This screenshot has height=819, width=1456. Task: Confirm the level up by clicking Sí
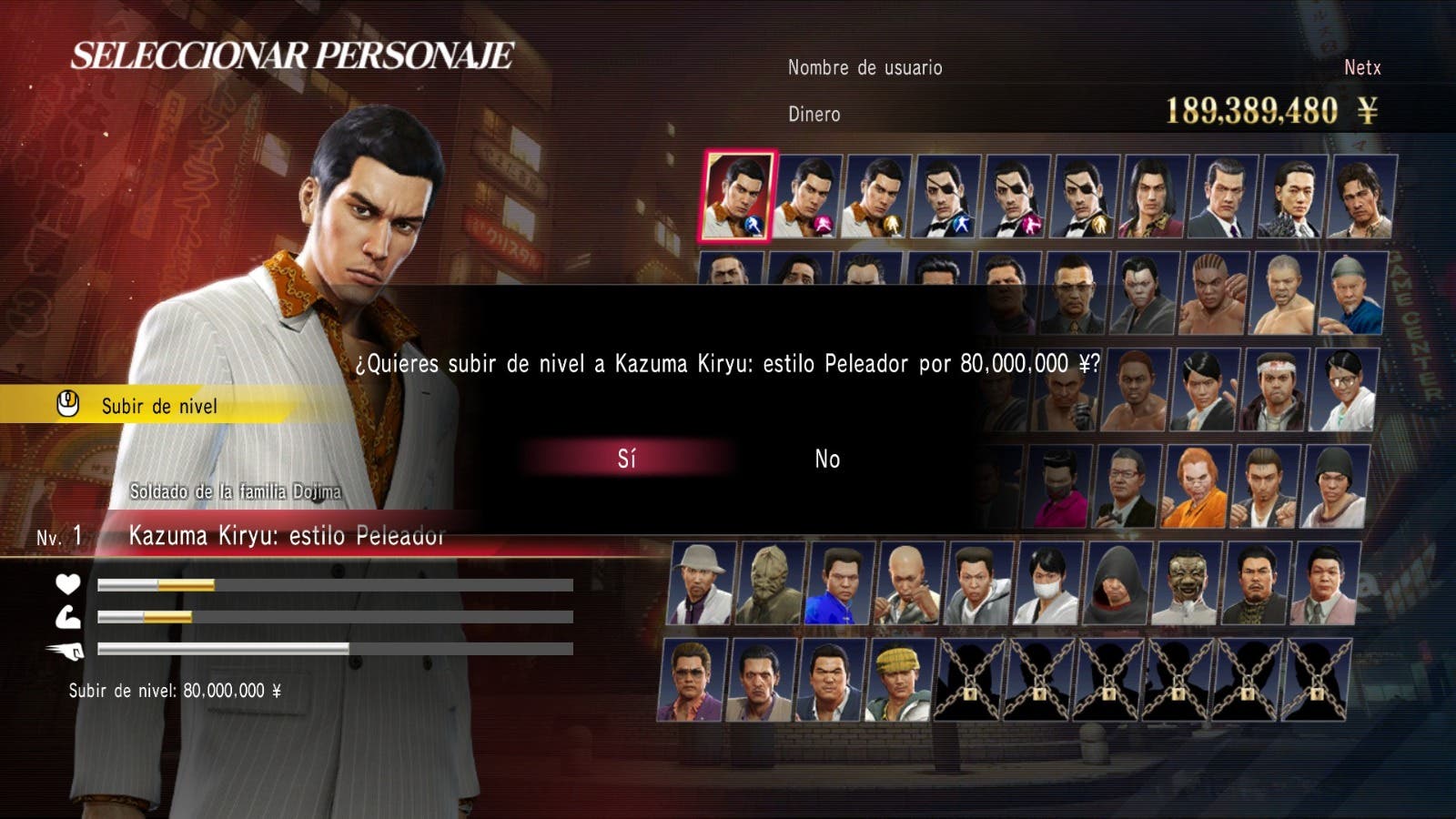(629, 460)
